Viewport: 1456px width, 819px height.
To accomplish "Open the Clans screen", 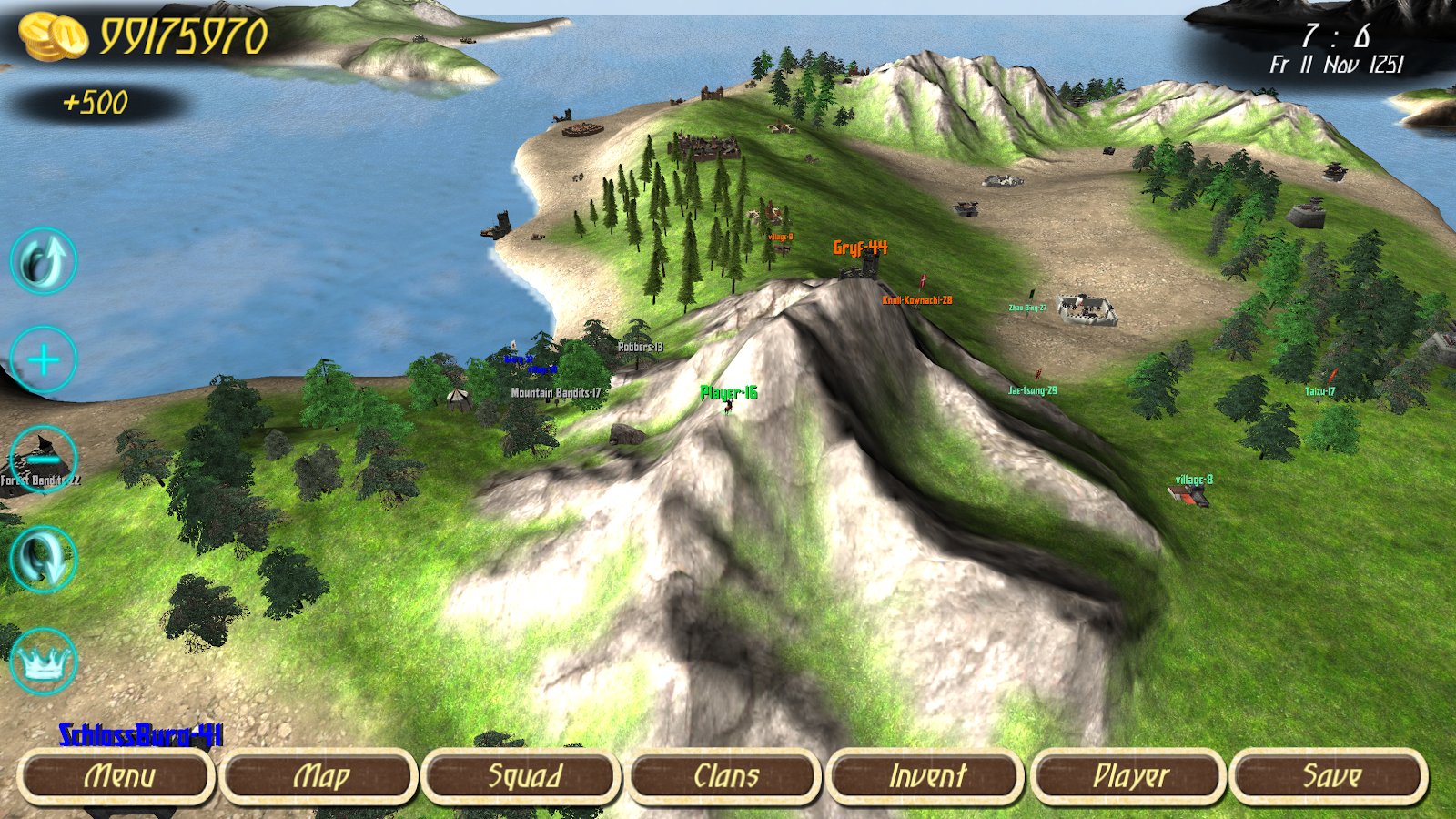I will pos(725,777).
